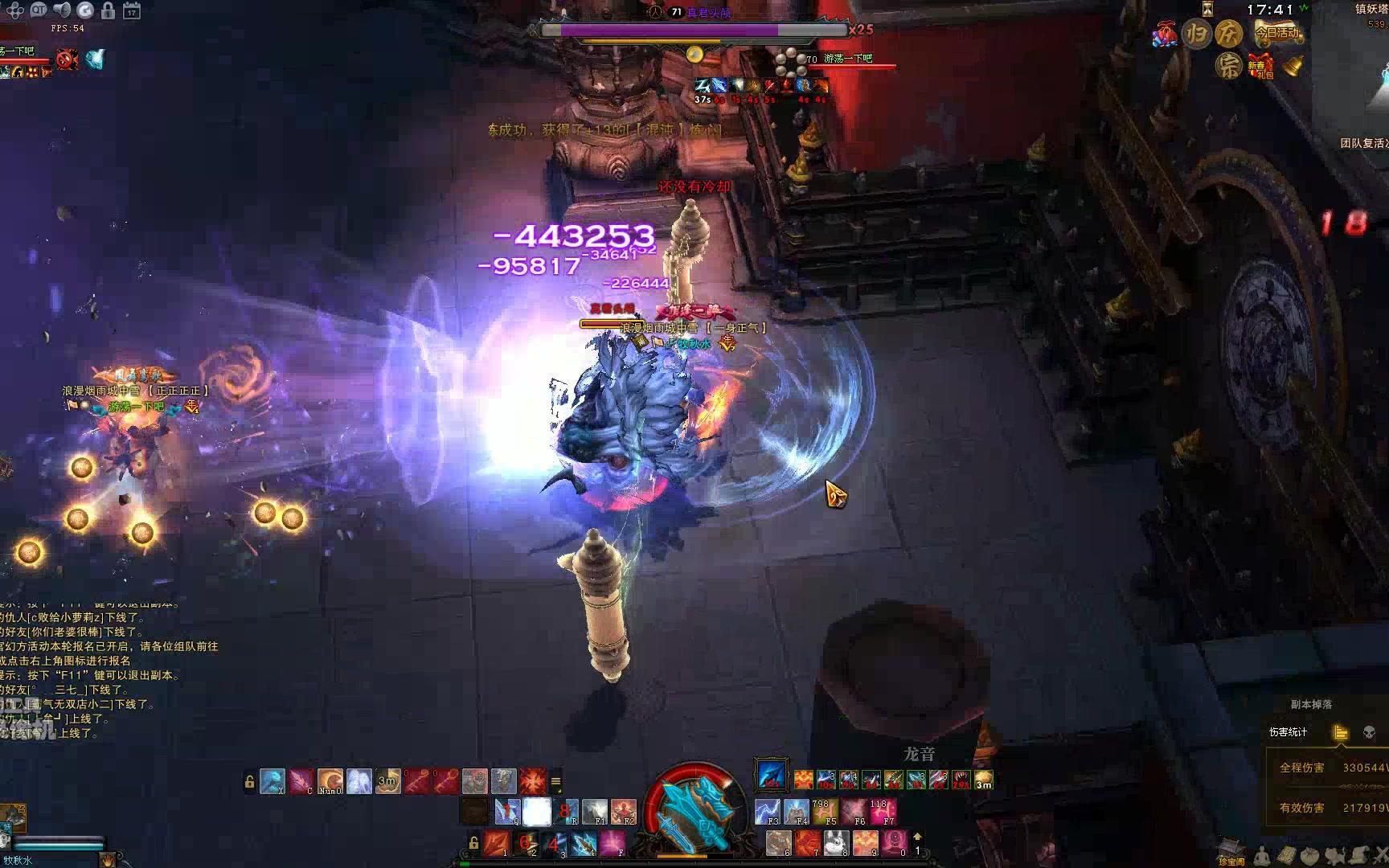This screenshot has width=1389, height=868.
Task: Open the 今日活动 daily events scroll
Action: (x=1279, y=33)
